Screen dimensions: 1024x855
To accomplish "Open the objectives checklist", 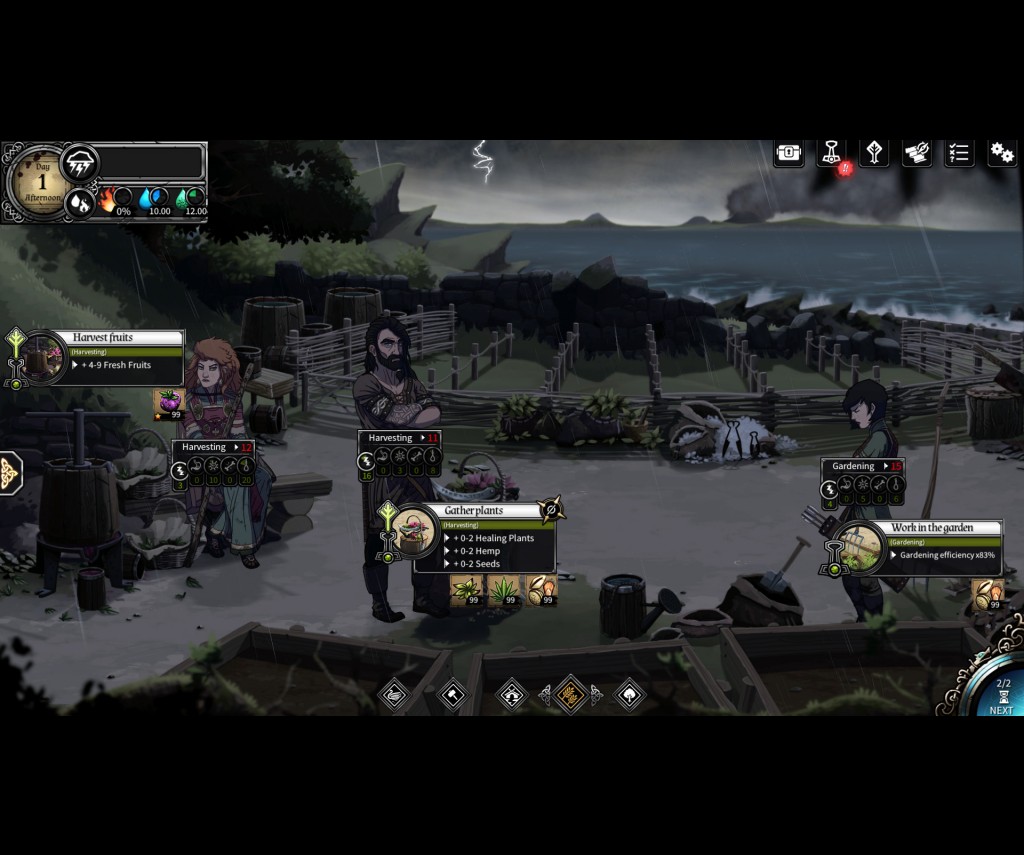I will (x=959, y=153).
